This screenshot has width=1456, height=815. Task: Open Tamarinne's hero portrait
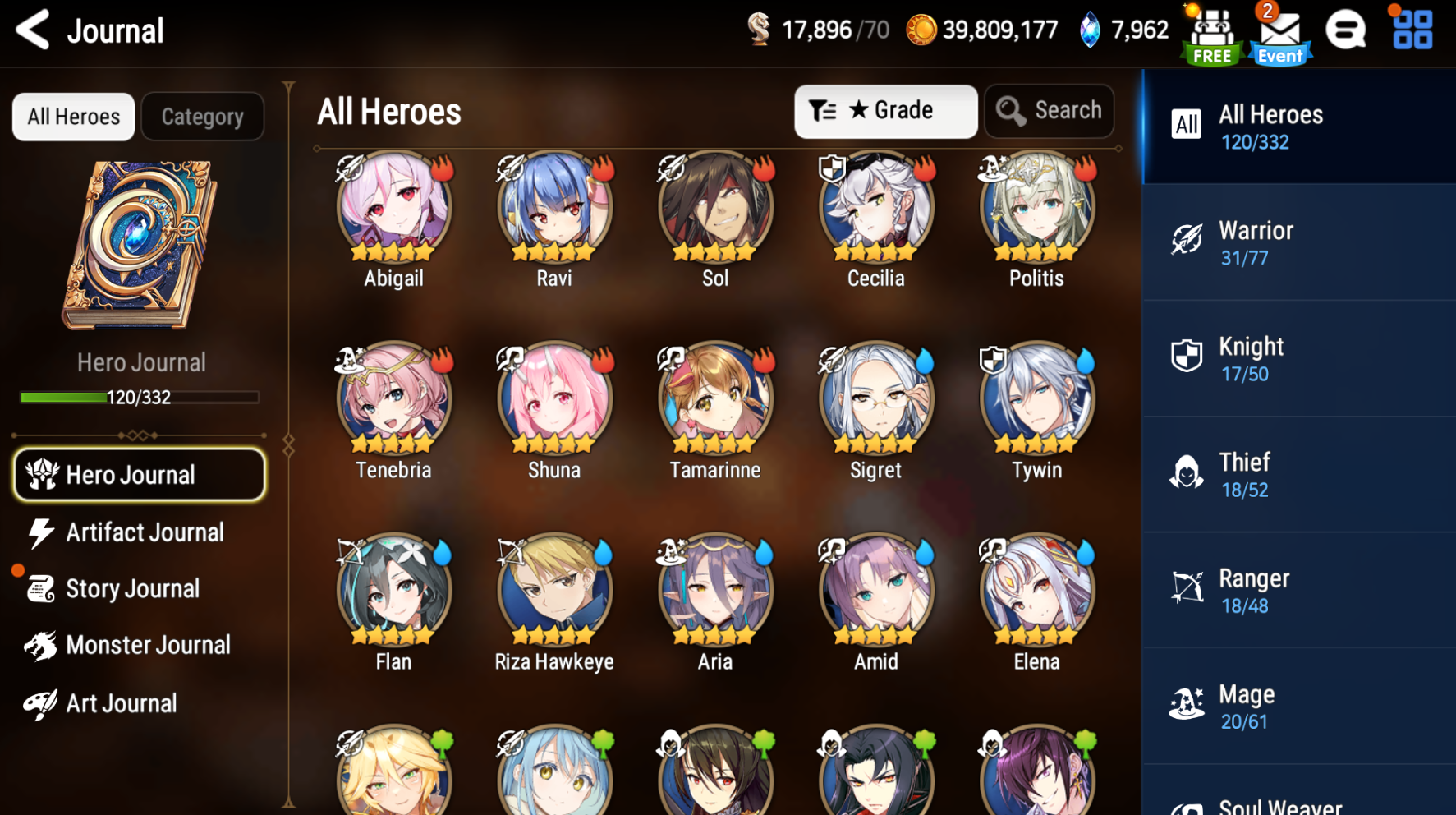[714, 400]
